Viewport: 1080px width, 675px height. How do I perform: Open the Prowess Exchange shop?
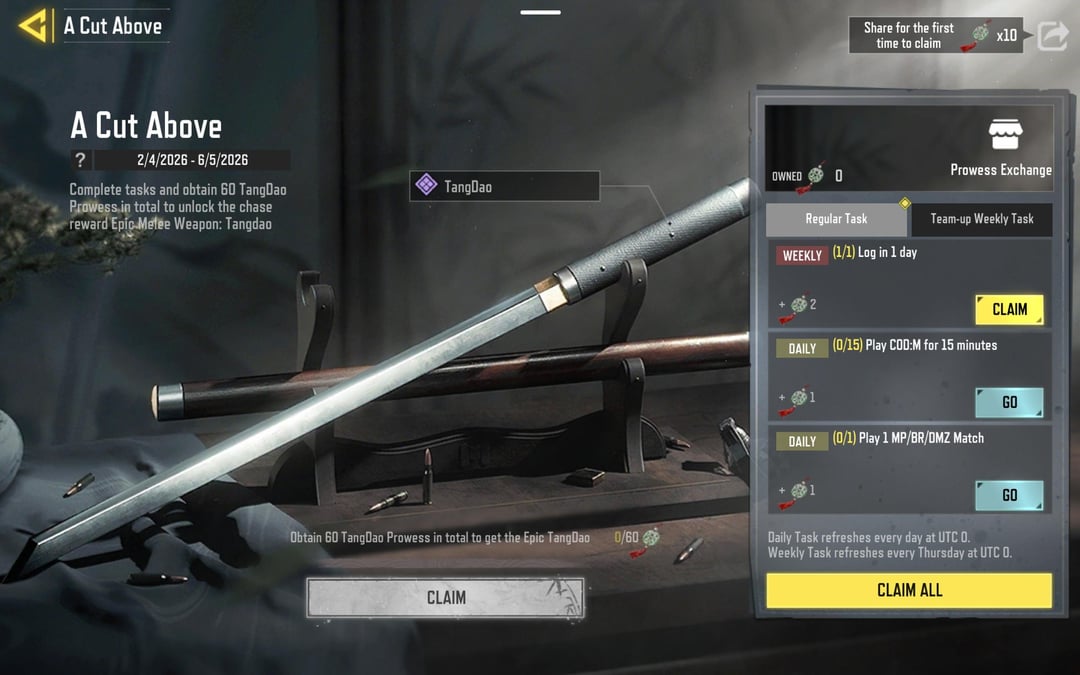point(1001,149)
